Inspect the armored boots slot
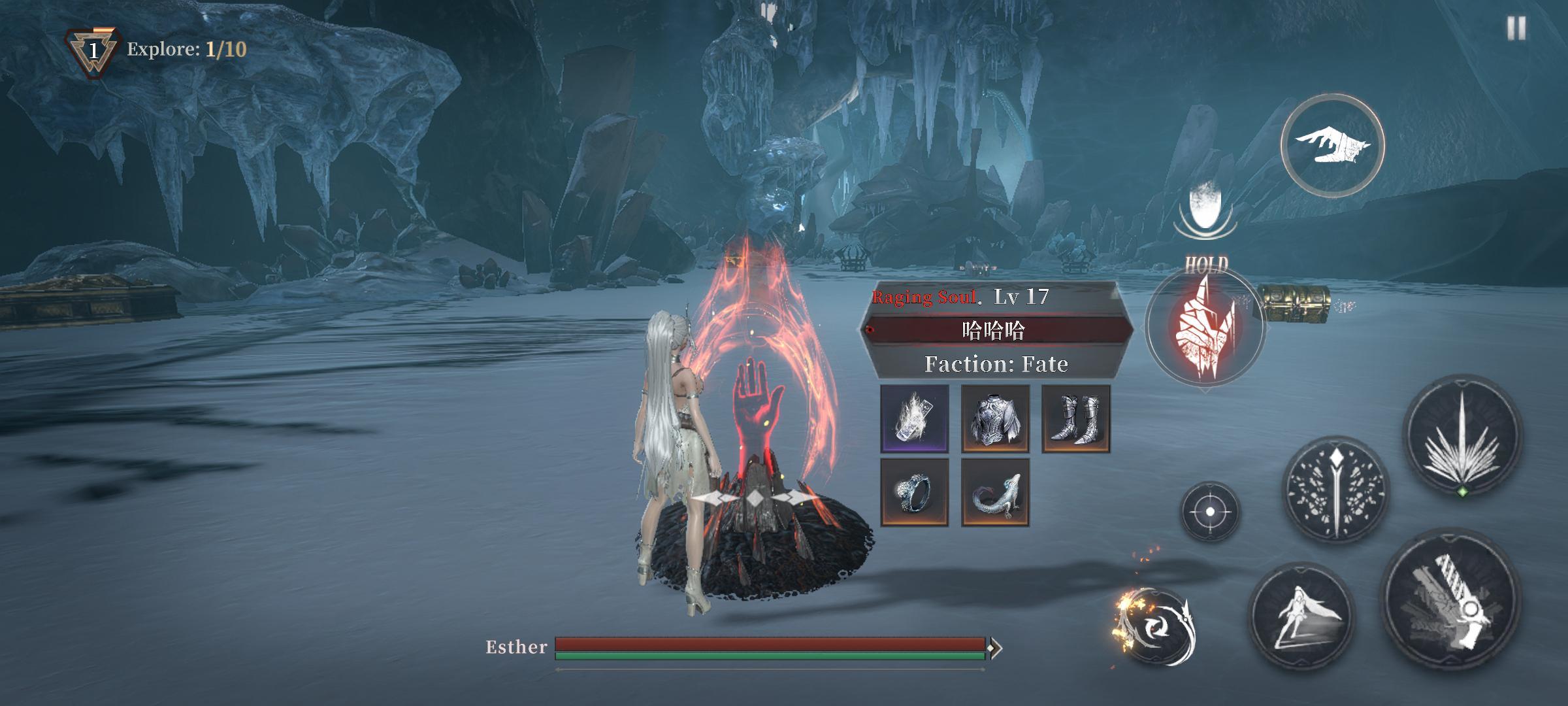 [1075, 418]
